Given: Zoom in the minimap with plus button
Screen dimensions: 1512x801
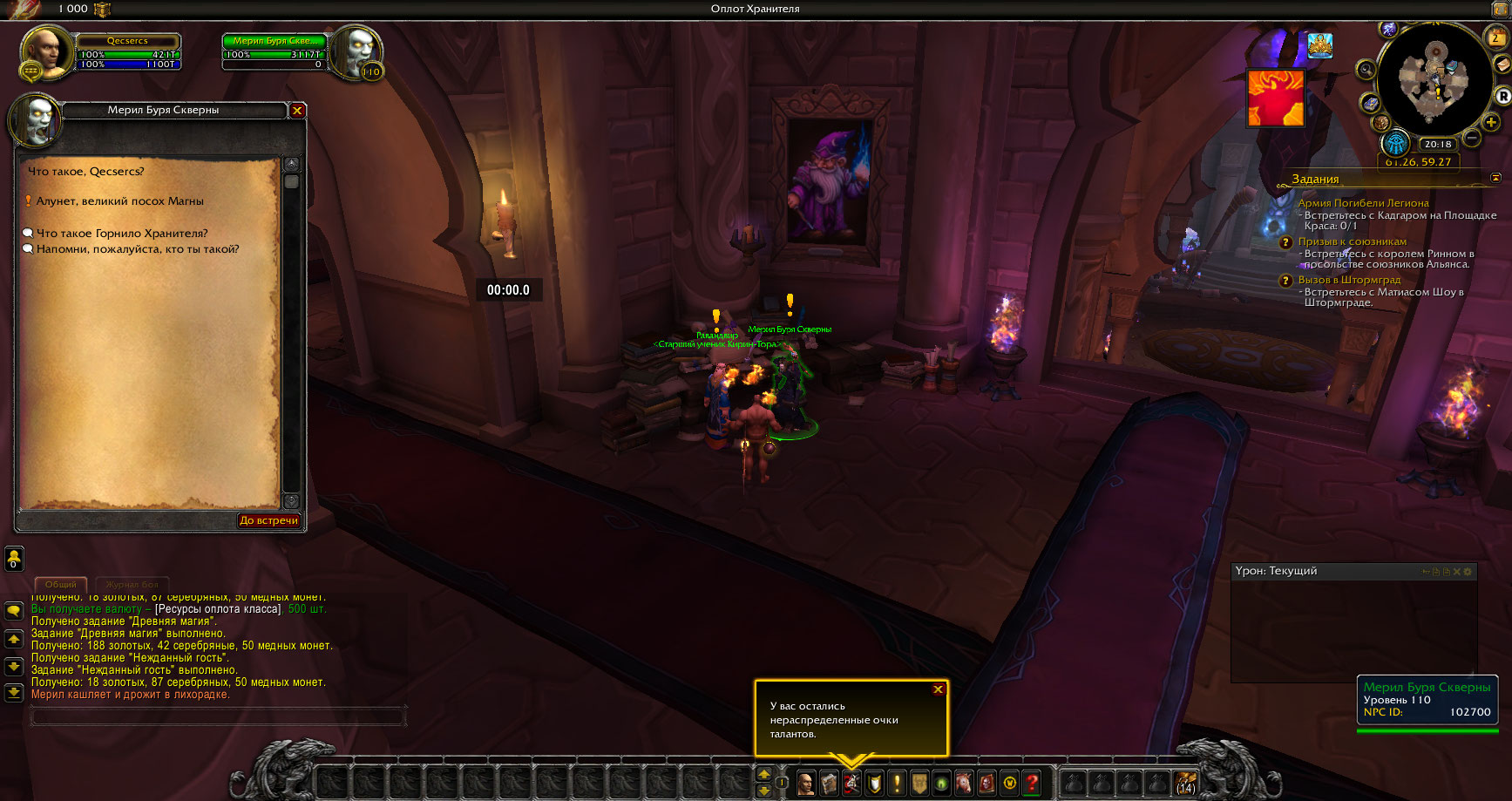Looking at the screenshot, I should click(x=1491, y=123).
